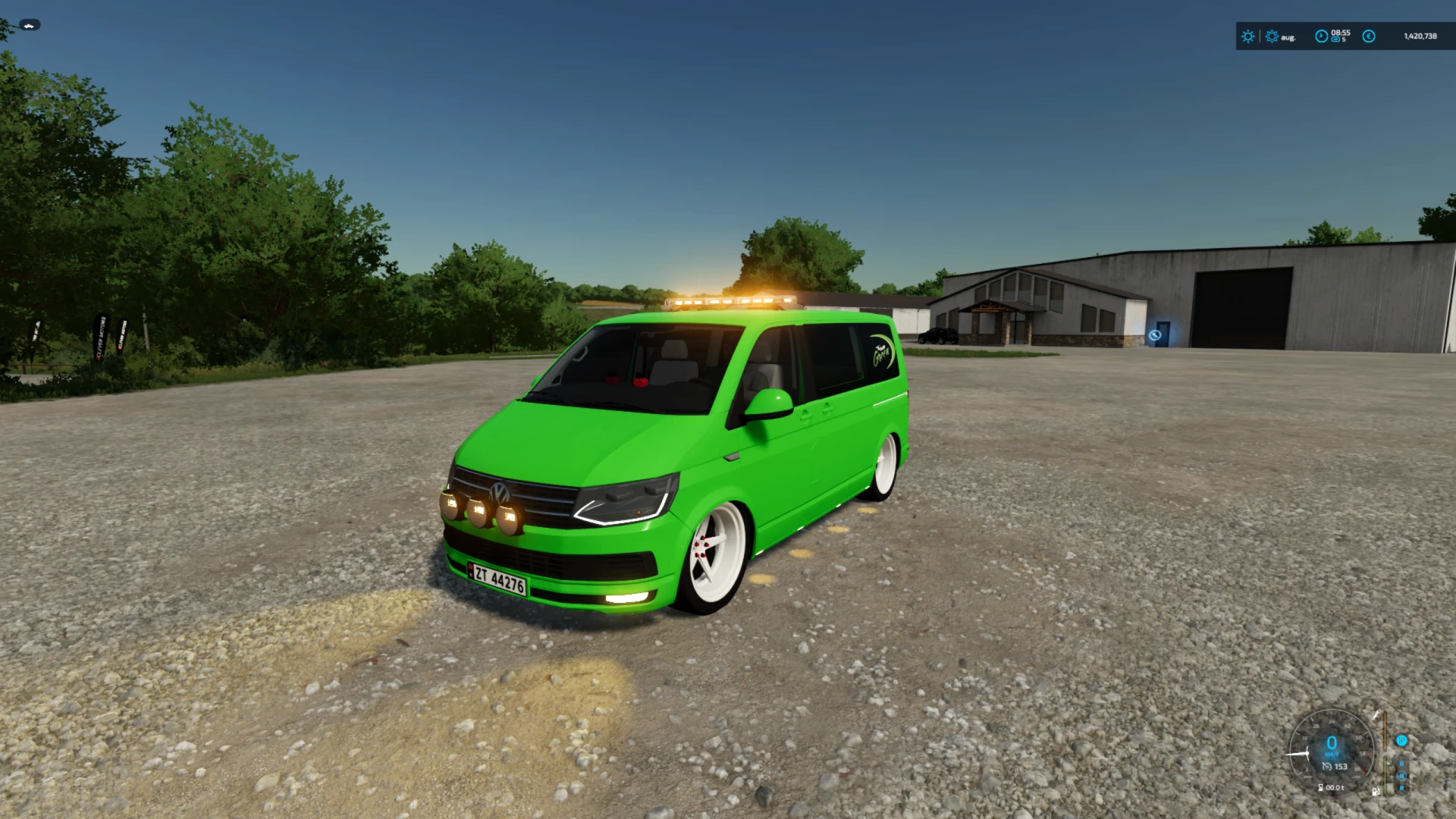Click the "aug." month label in the HUD
Viewport: 1456px width, 819px height.
click(1288, 38)
